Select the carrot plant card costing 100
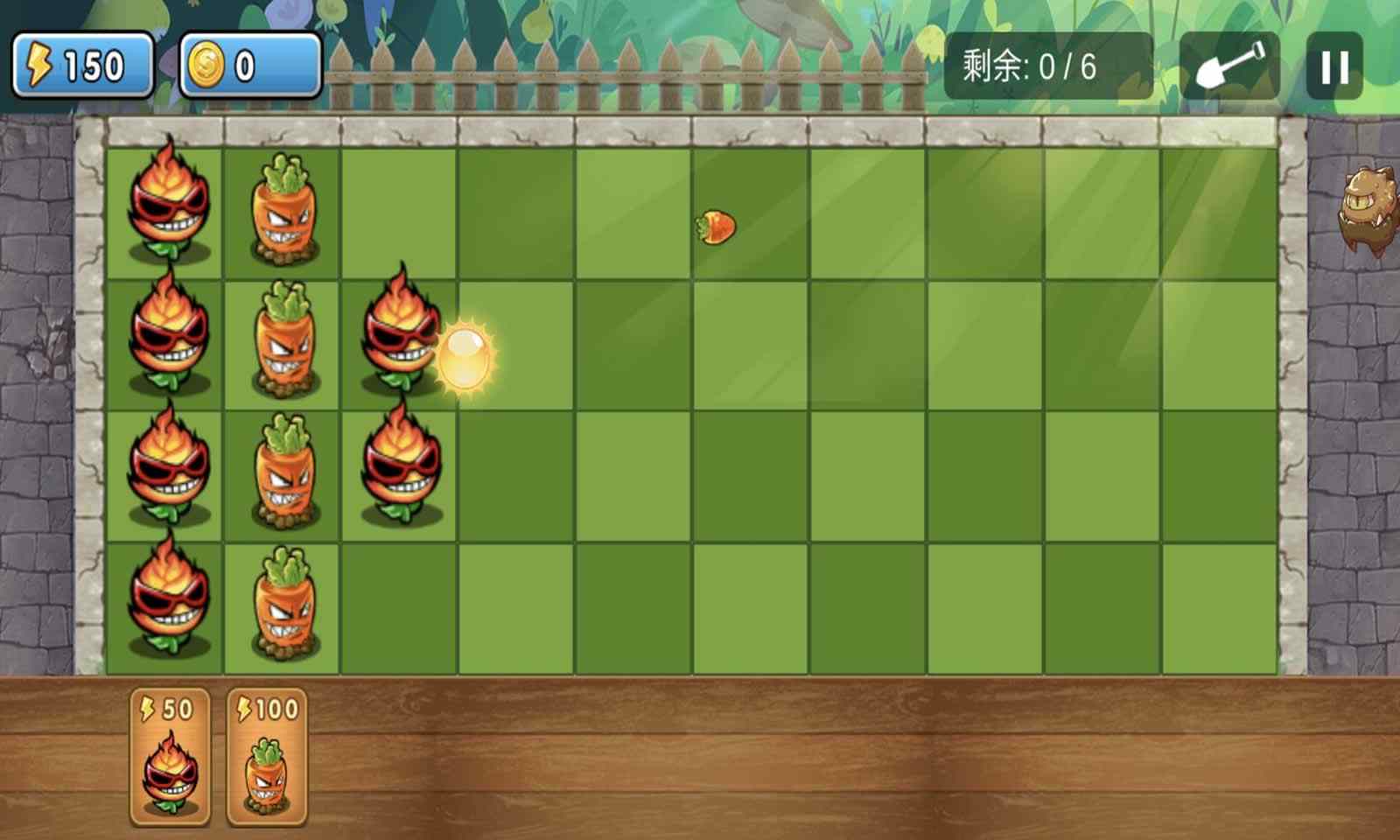Screen dimensions: 1400x840 (x=267, y=757)
